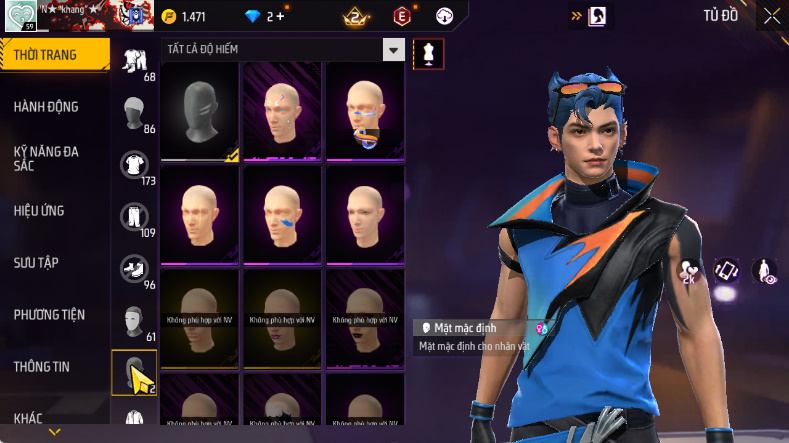Select the shoes clothing subcategory icon
This screenshot has width=789, height=443.
(133, 268)
